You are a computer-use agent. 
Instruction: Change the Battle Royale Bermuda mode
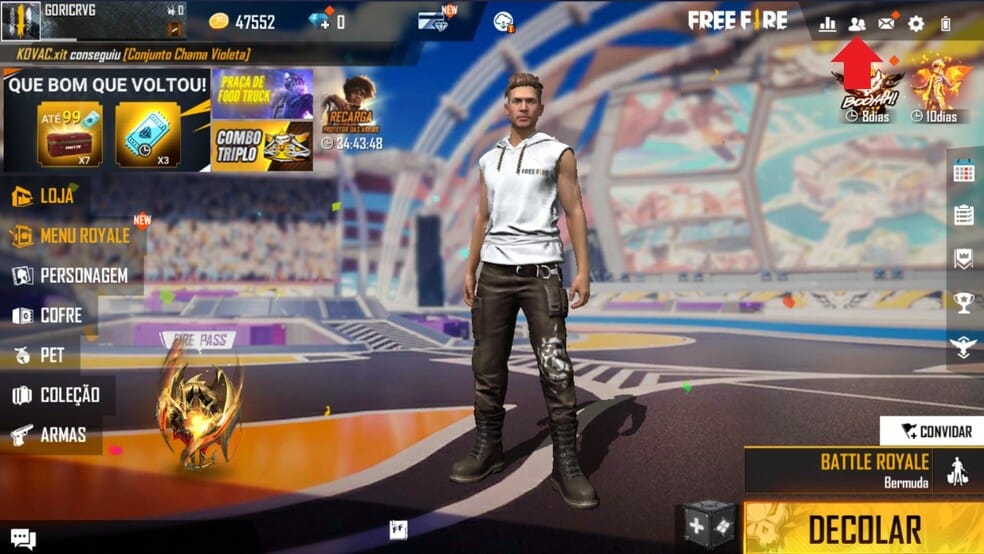coord(864,469)
